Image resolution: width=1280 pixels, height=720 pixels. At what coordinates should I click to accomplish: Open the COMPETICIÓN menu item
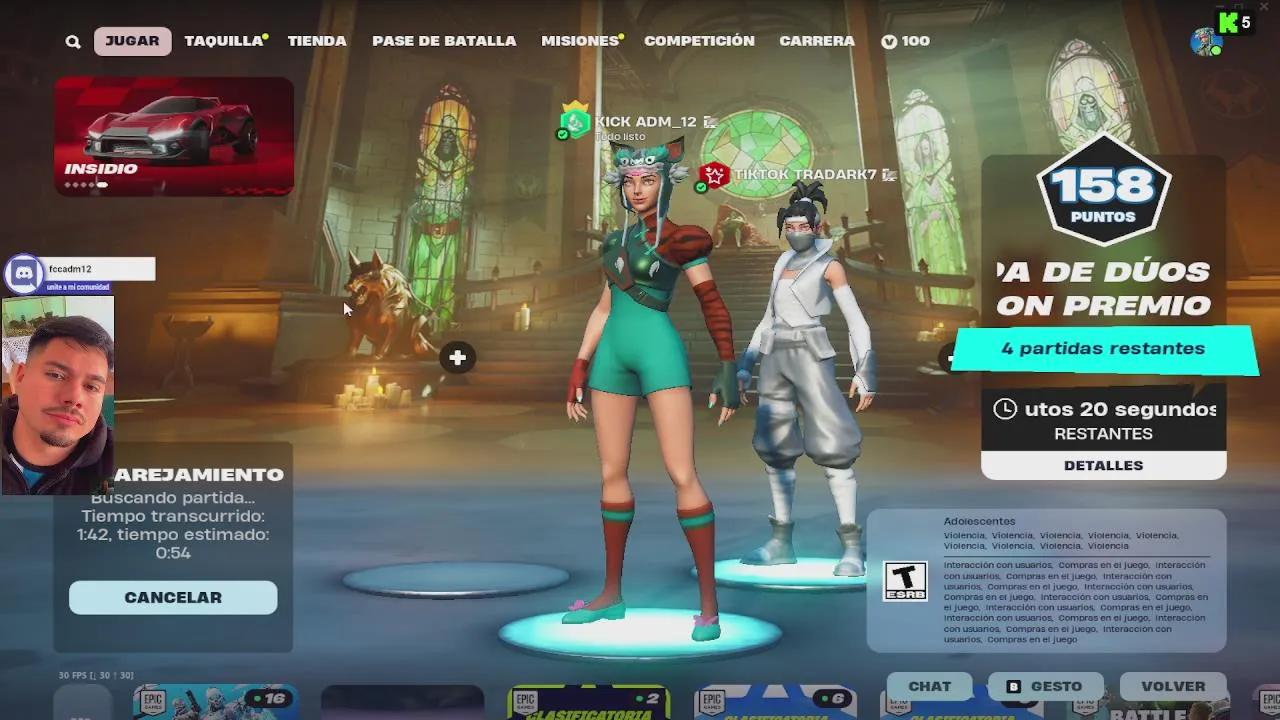click(x=699, y=41)
